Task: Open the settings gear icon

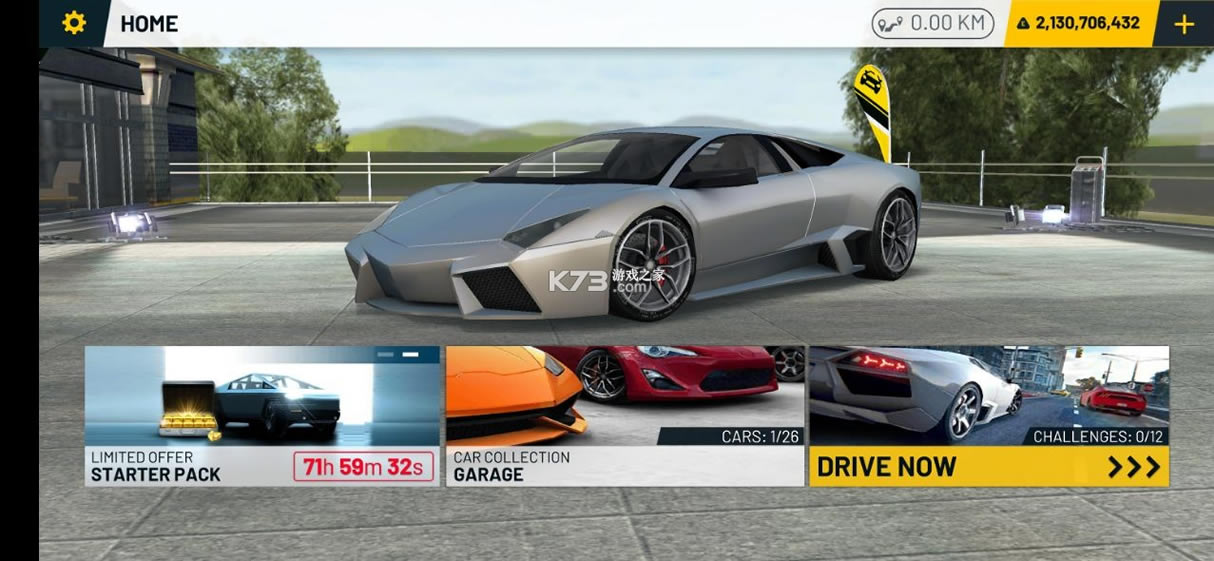Action: (x=74, y=23)
